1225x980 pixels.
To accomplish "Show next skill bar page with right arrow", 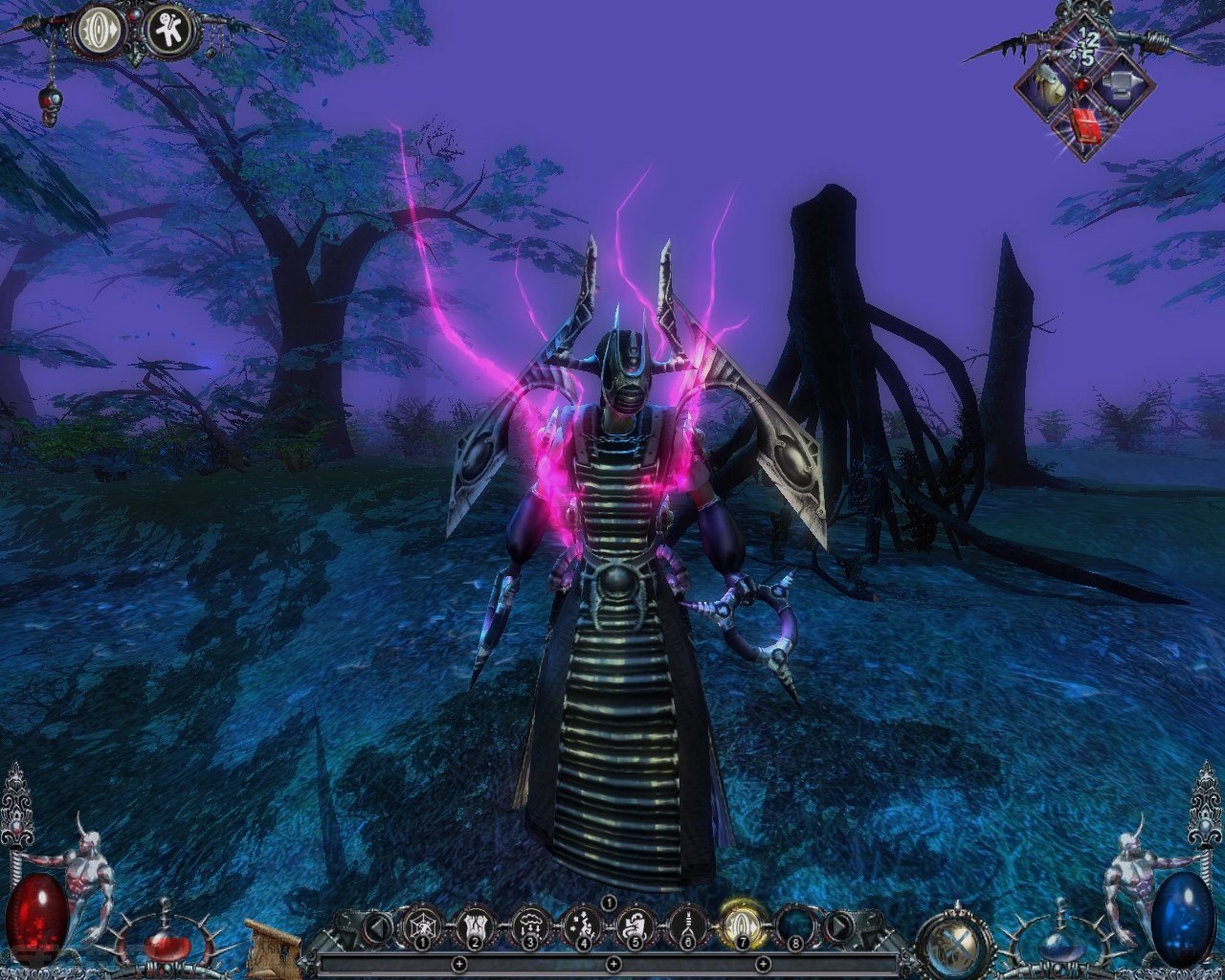I will [x=838, y=925].
